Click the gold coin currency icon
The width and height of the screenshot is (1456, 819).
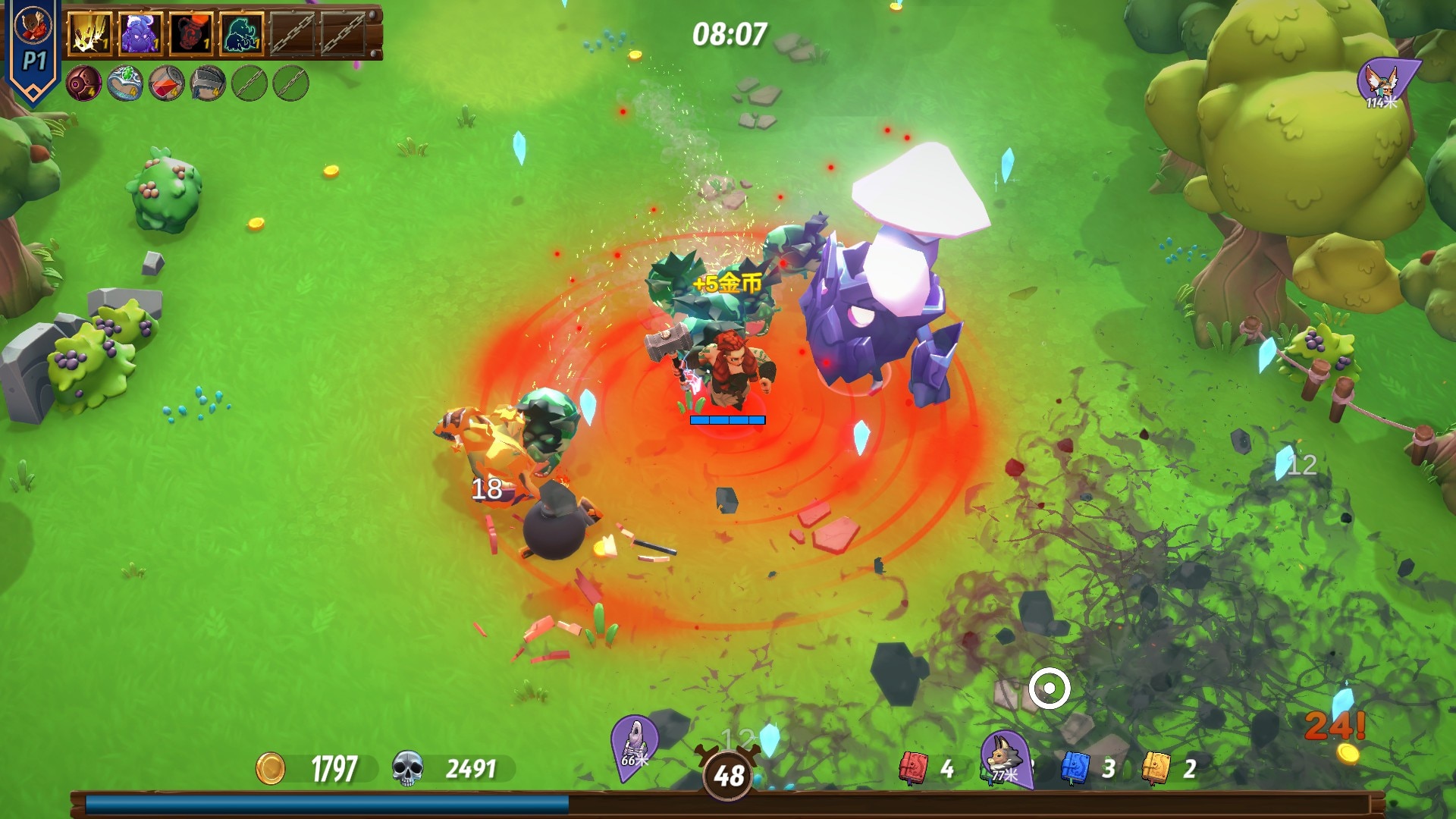point(271,769)
